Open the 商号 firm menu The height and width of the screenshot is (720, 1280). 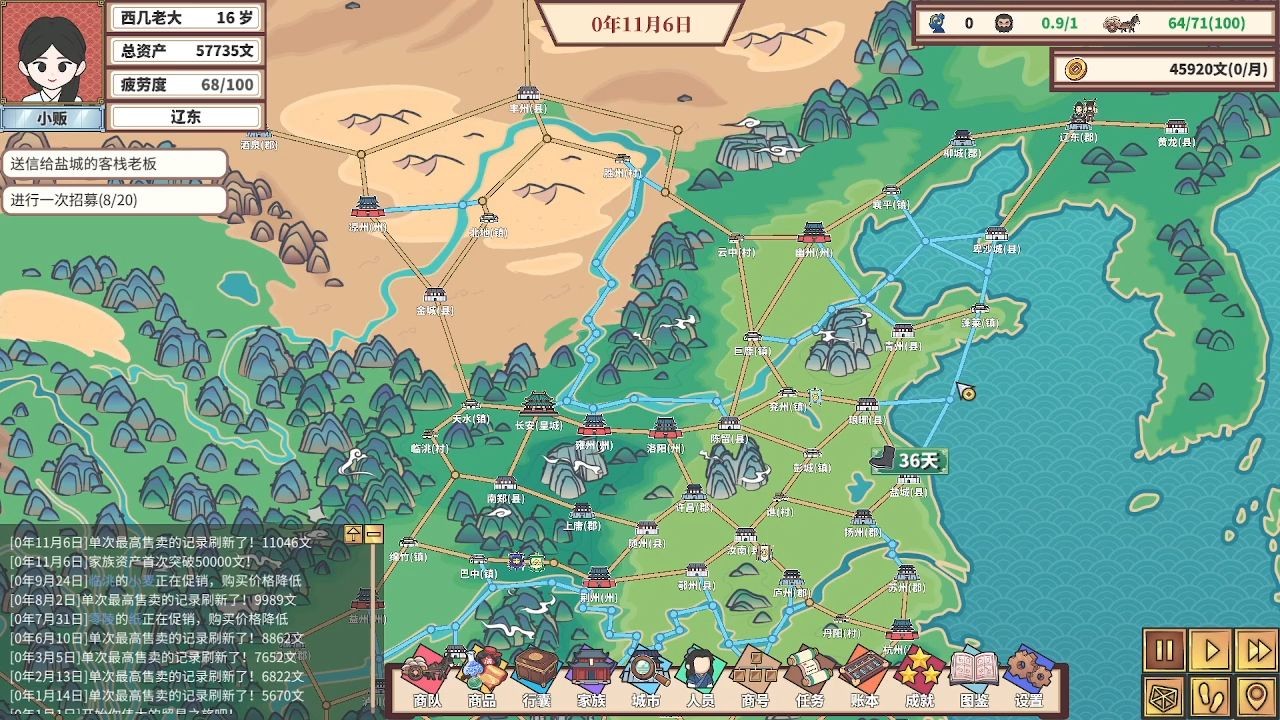tap(755, 677)
